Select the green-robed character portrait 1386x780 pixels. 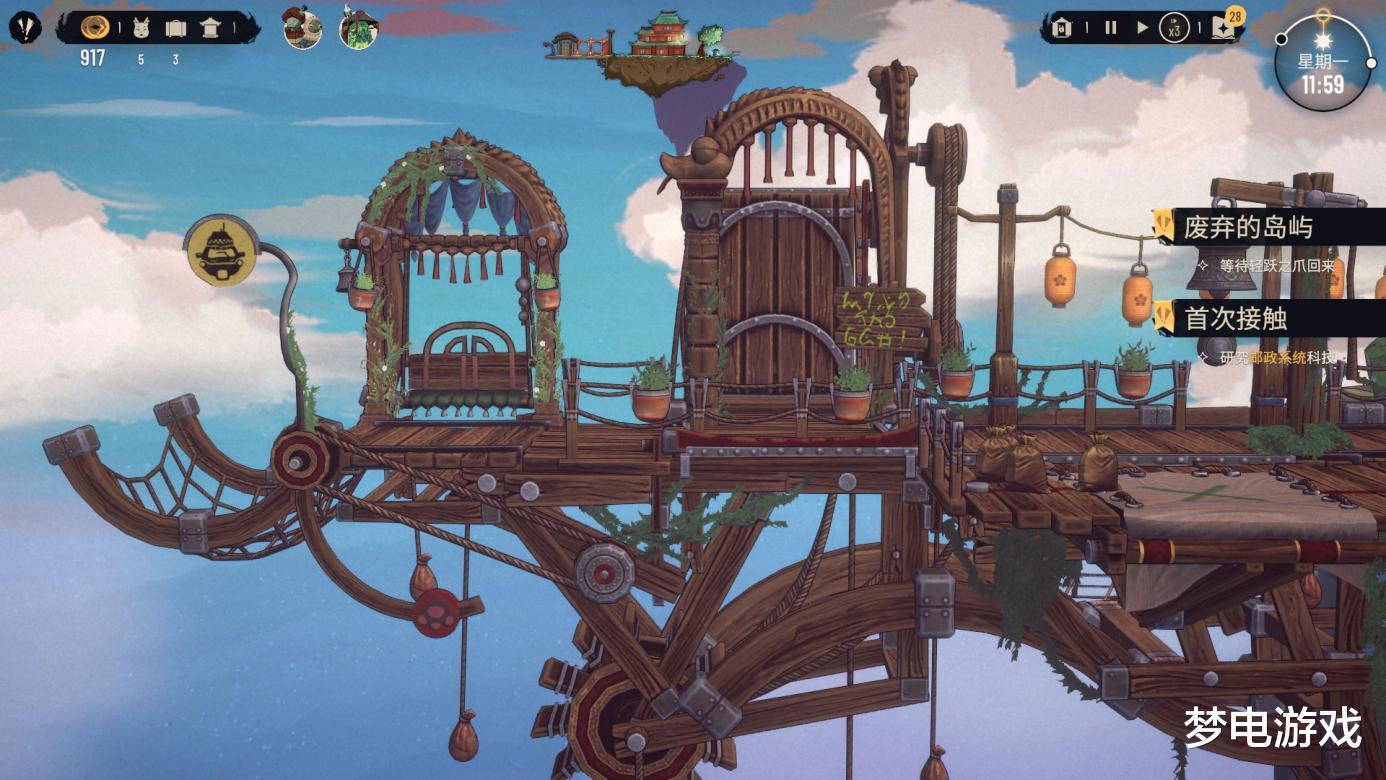click(357, 28)
